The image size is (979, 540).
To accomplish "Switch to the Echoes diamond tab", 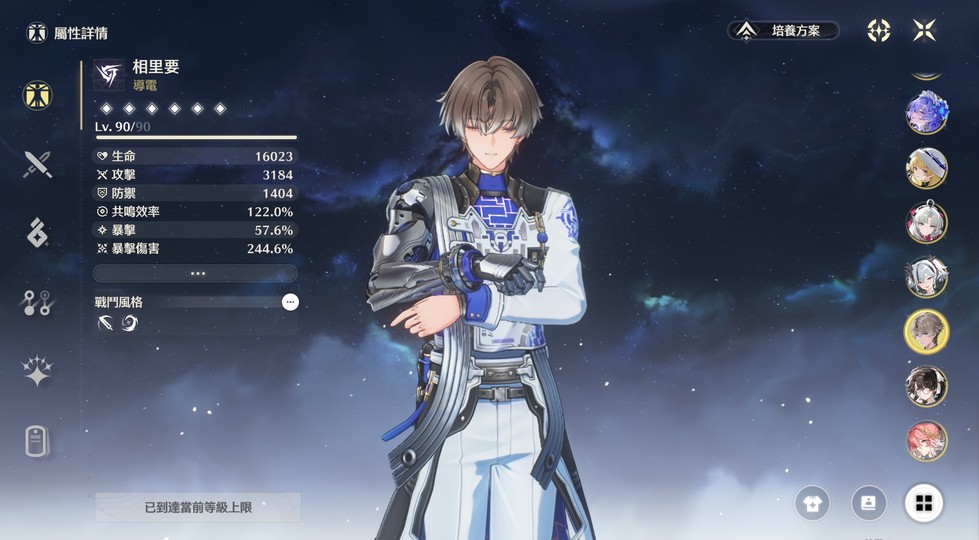I will point(38,232).
